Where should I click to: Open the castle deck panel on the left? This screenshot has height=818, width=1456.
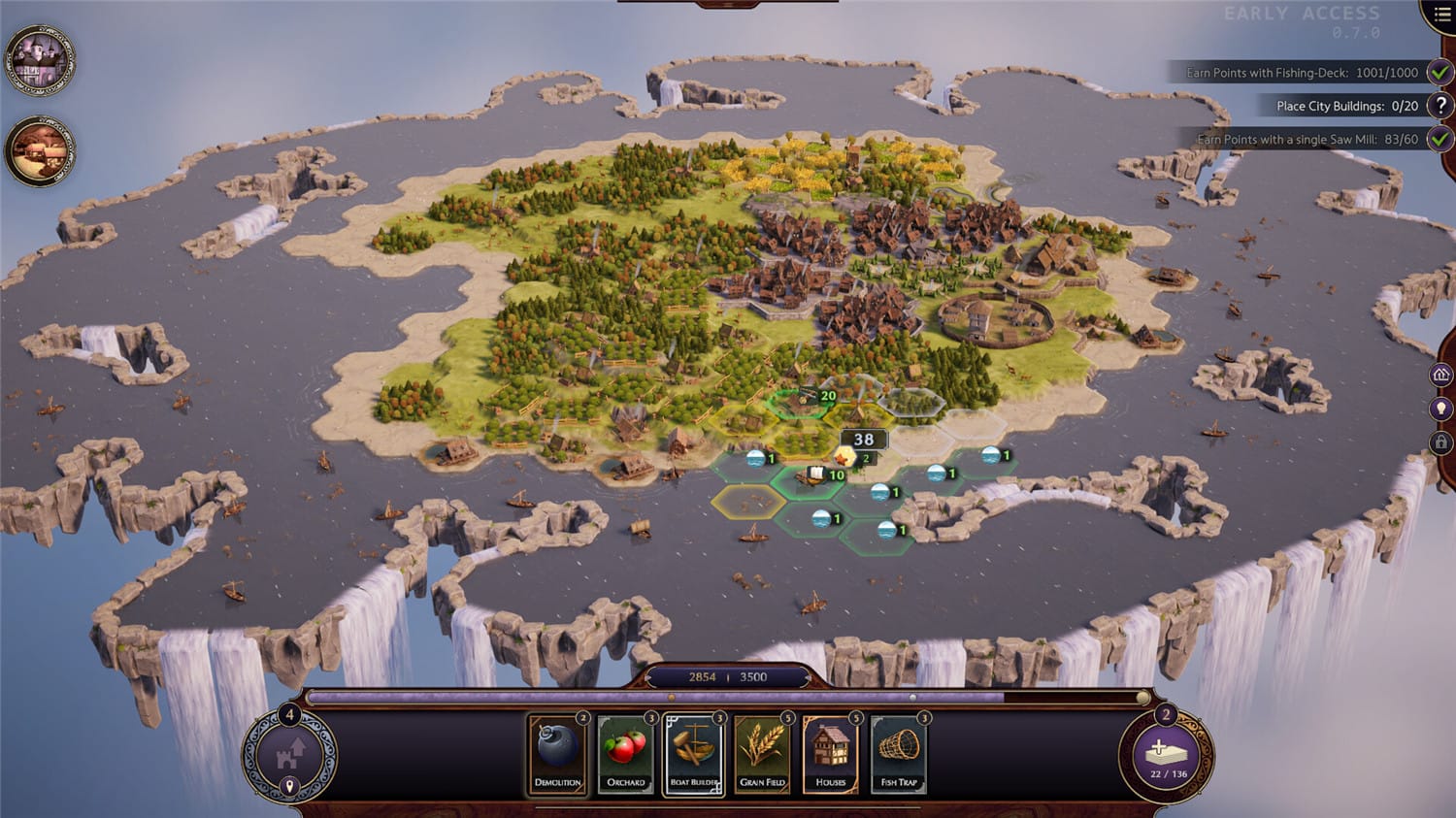[290, 752]
